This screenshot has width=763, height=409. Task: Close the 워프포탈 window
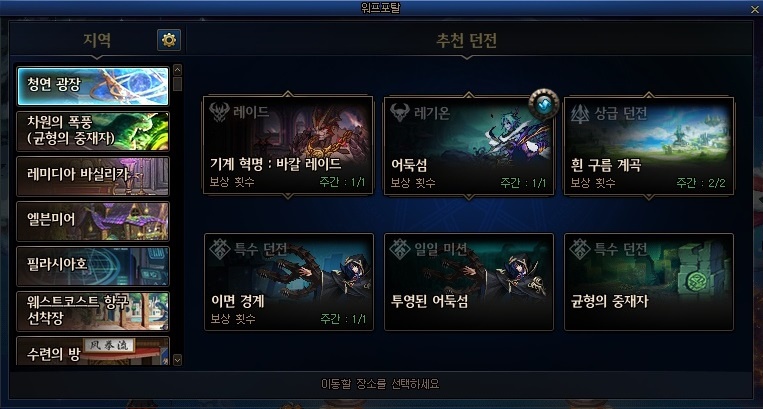tap(754, 9)
